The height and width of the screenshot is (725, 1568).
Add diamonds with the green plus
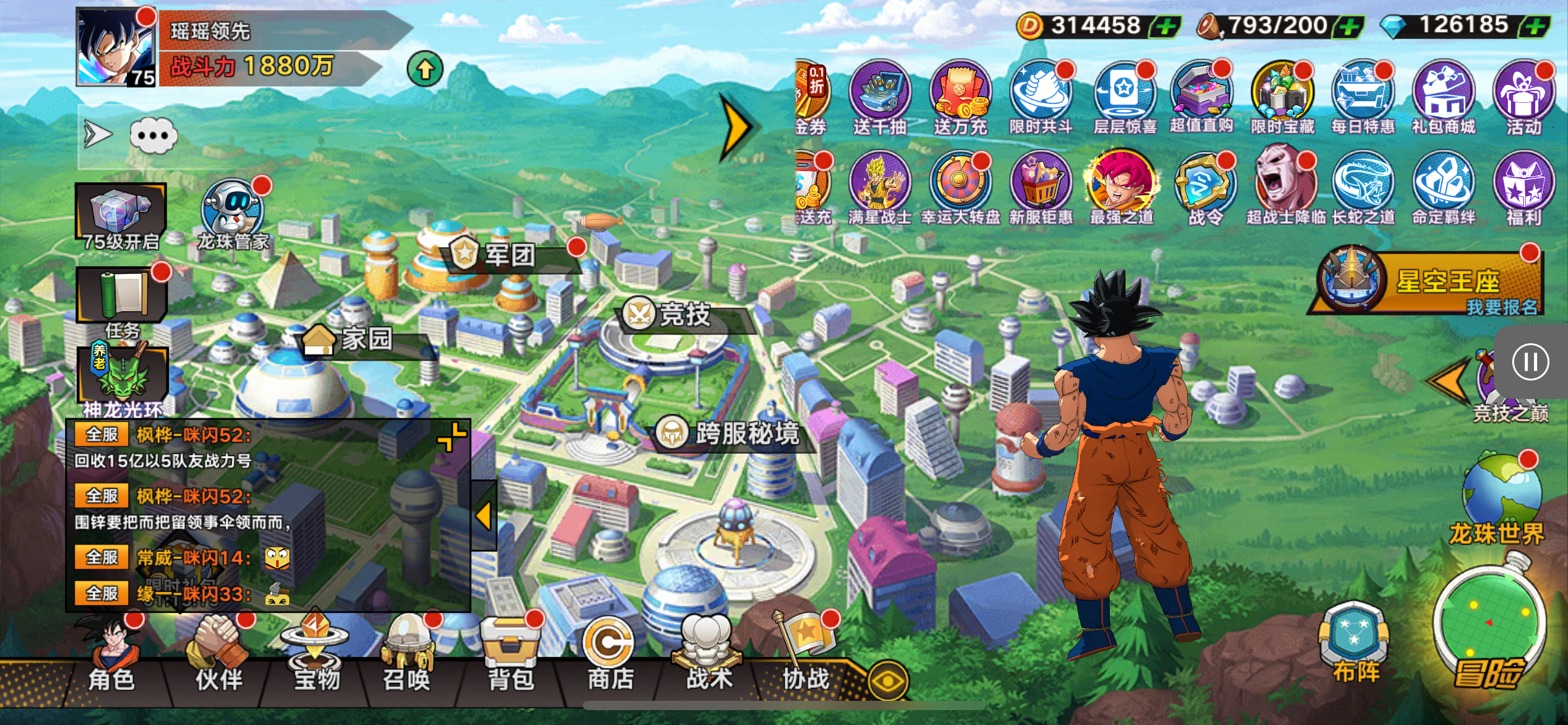[1536, 27]
